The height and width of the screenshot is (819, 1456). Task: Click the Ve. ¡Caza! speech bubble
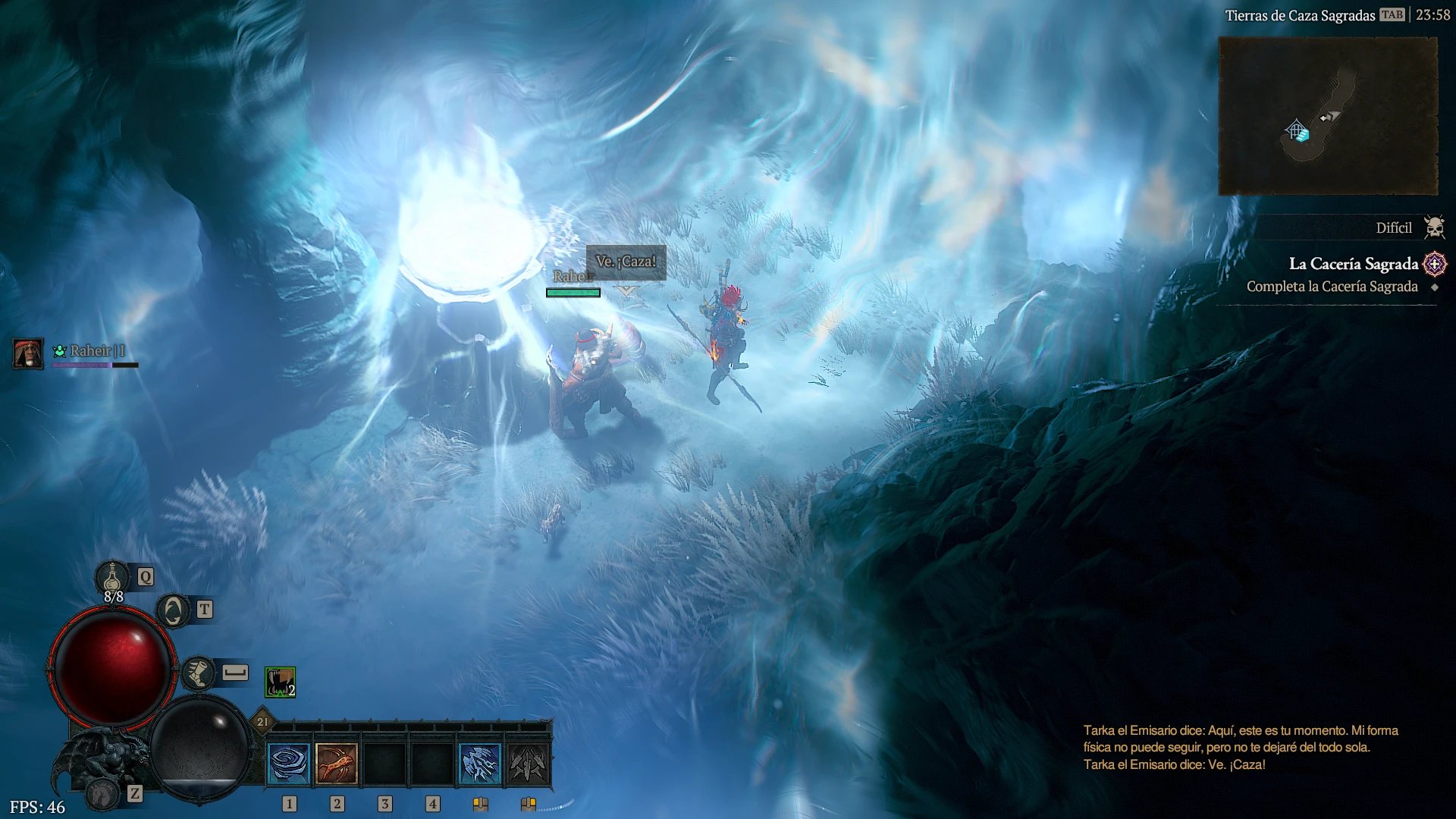coord(626,262)
